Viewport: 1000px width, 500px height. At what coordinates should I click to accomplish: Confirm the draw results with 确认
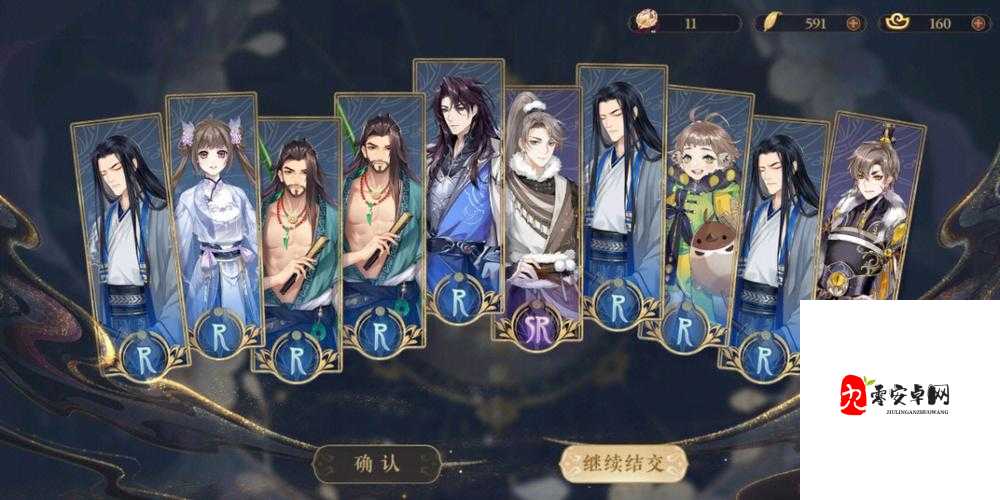tap(375, 463)
